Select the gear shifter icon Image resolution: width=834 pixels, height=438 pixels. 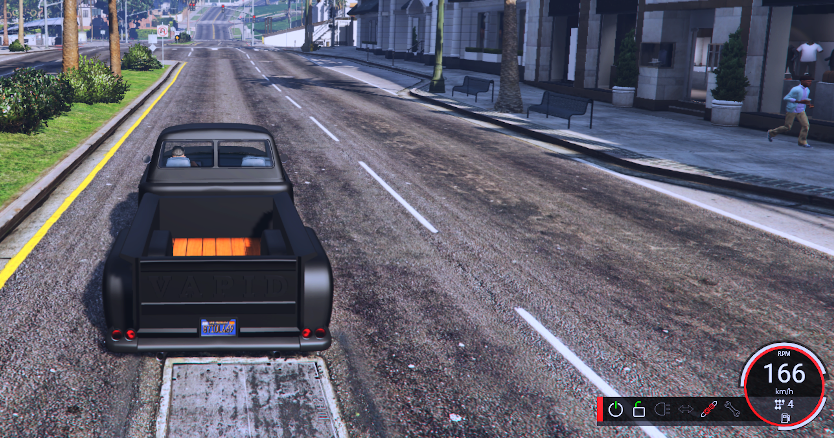(778, 404)
